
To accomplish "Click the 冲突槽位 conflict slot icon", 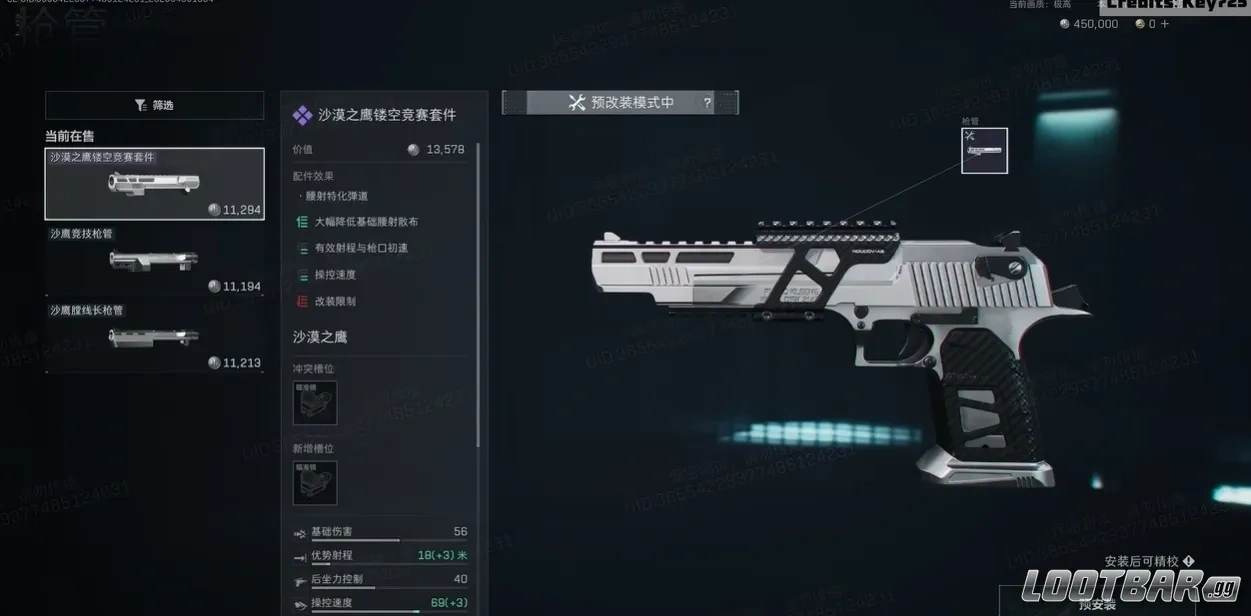I will (315, 402).
